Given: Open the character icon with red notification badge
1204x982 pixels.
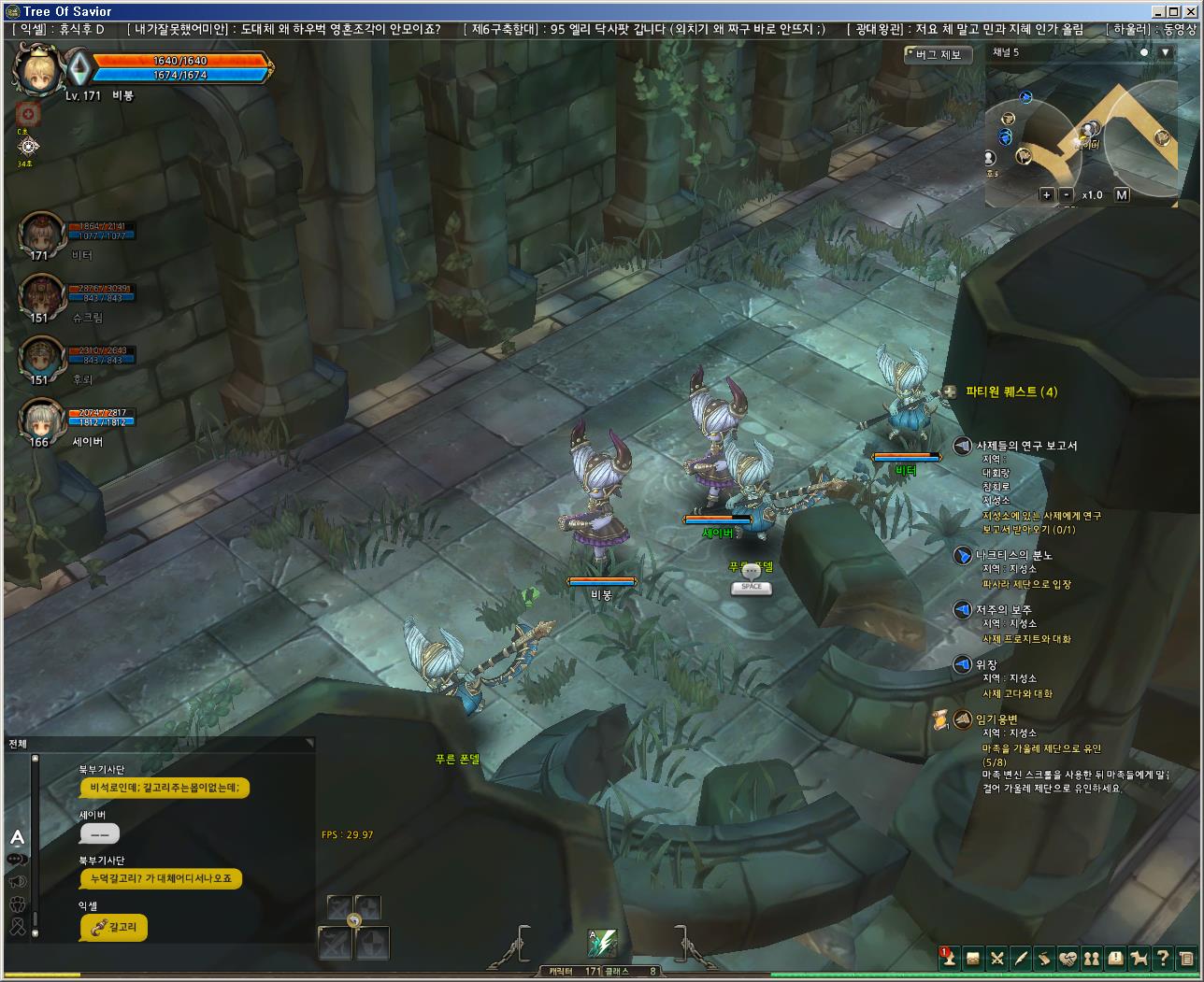Looking at the screenshot, I should pos(949,959).
